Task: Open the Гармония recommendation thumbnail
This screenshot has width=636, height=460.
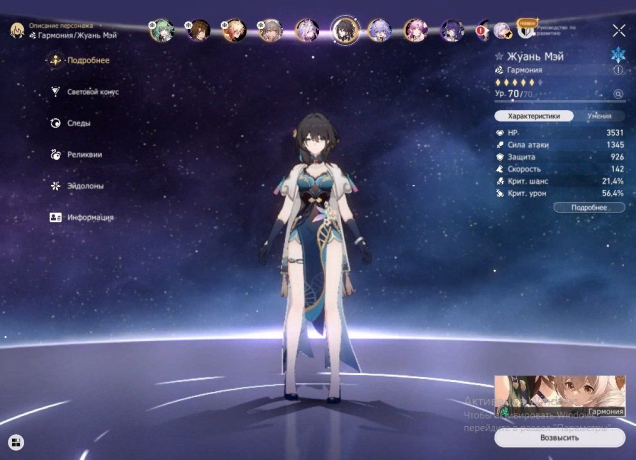Action: [x=559, y=396]
